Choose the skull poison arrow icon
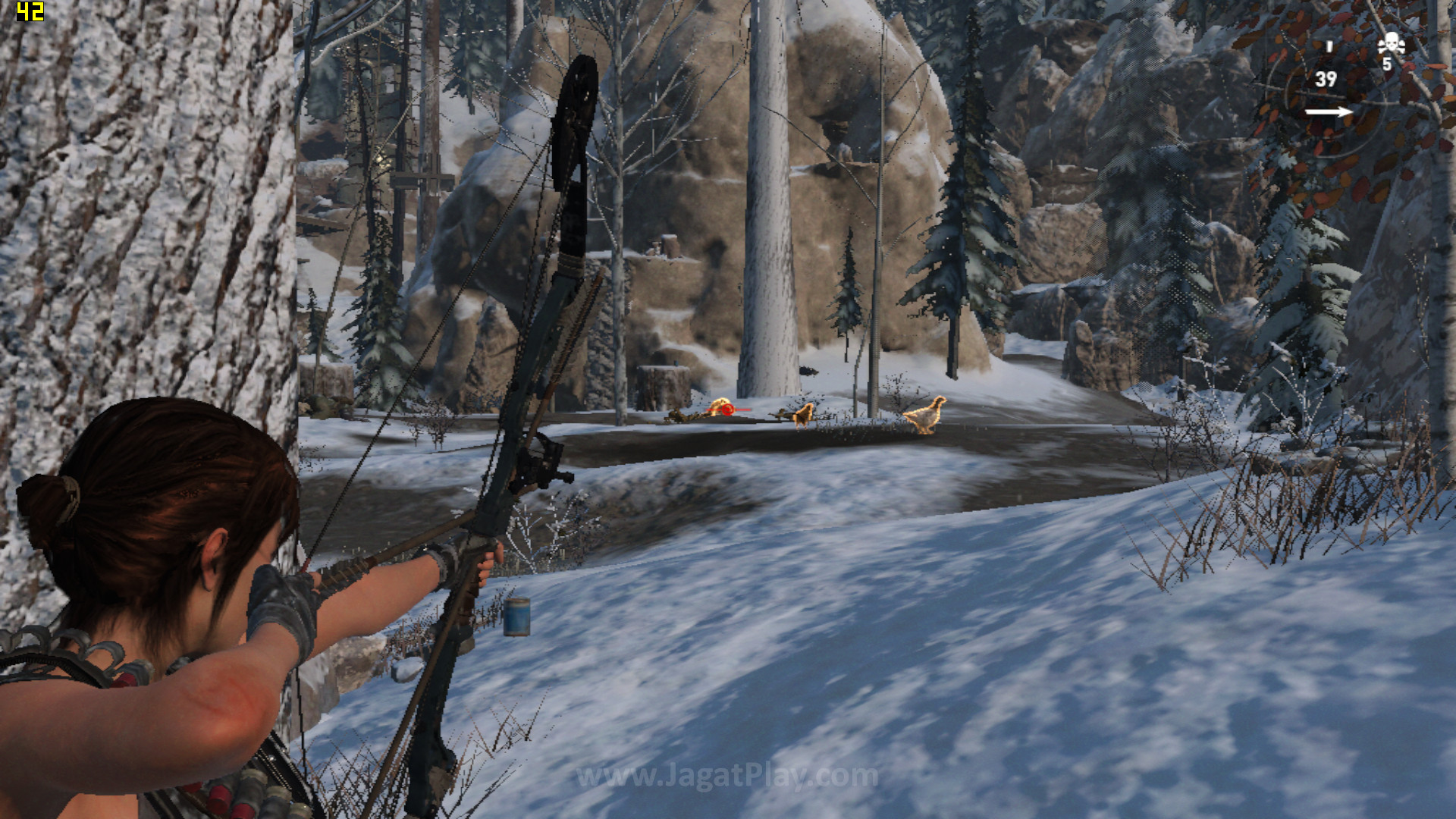This screenshot has height=819, width=1456. 1391,44
